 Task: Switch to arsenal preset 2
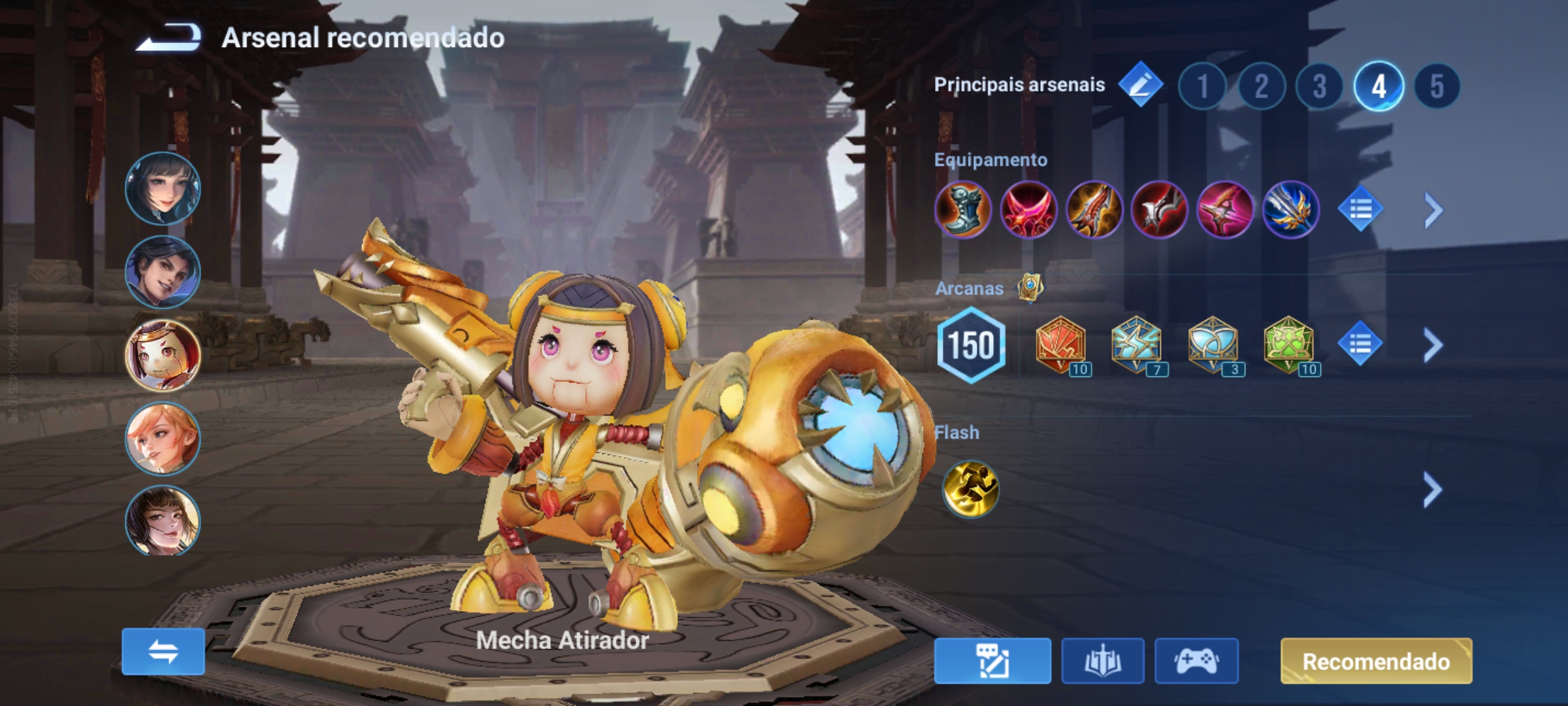pyautogui.click(x=1261, y=84)
